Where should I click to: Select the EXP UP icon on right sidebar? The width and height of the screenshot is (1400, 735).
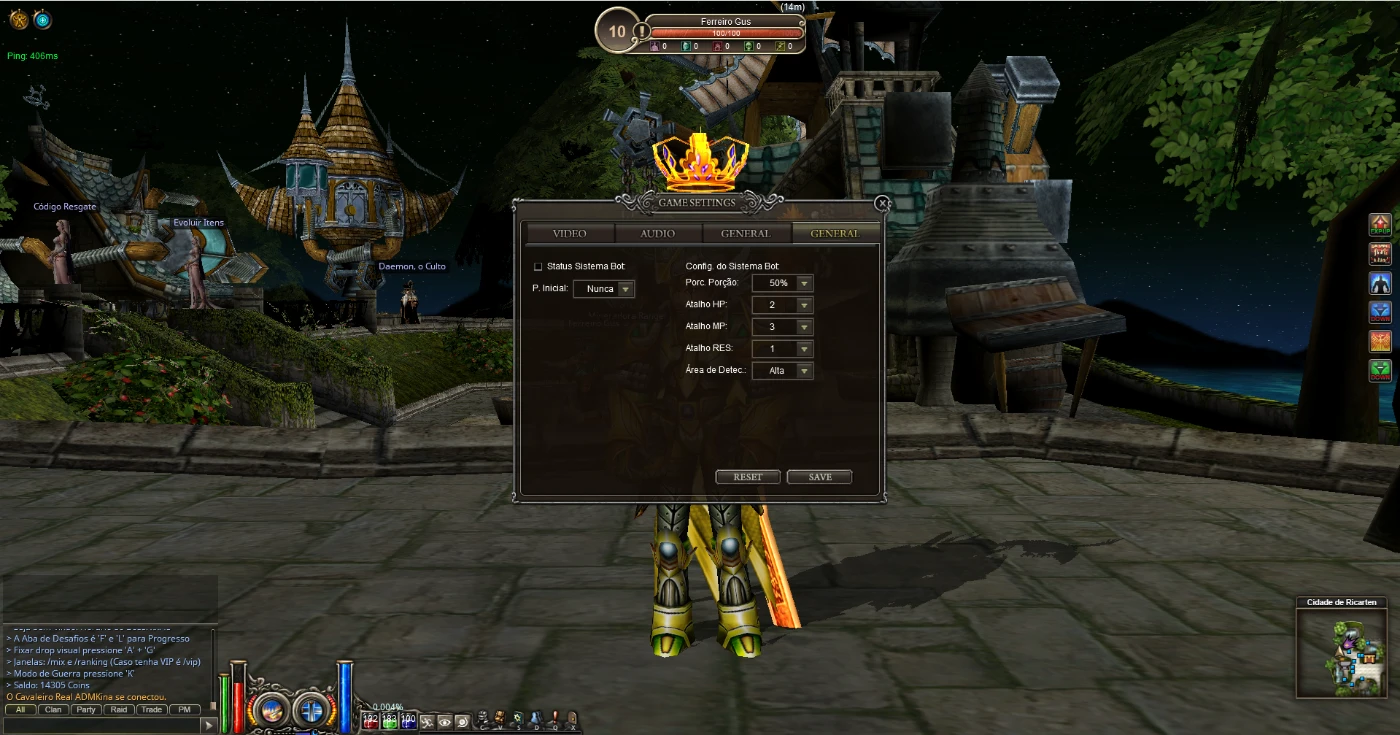pos(1379,225)
